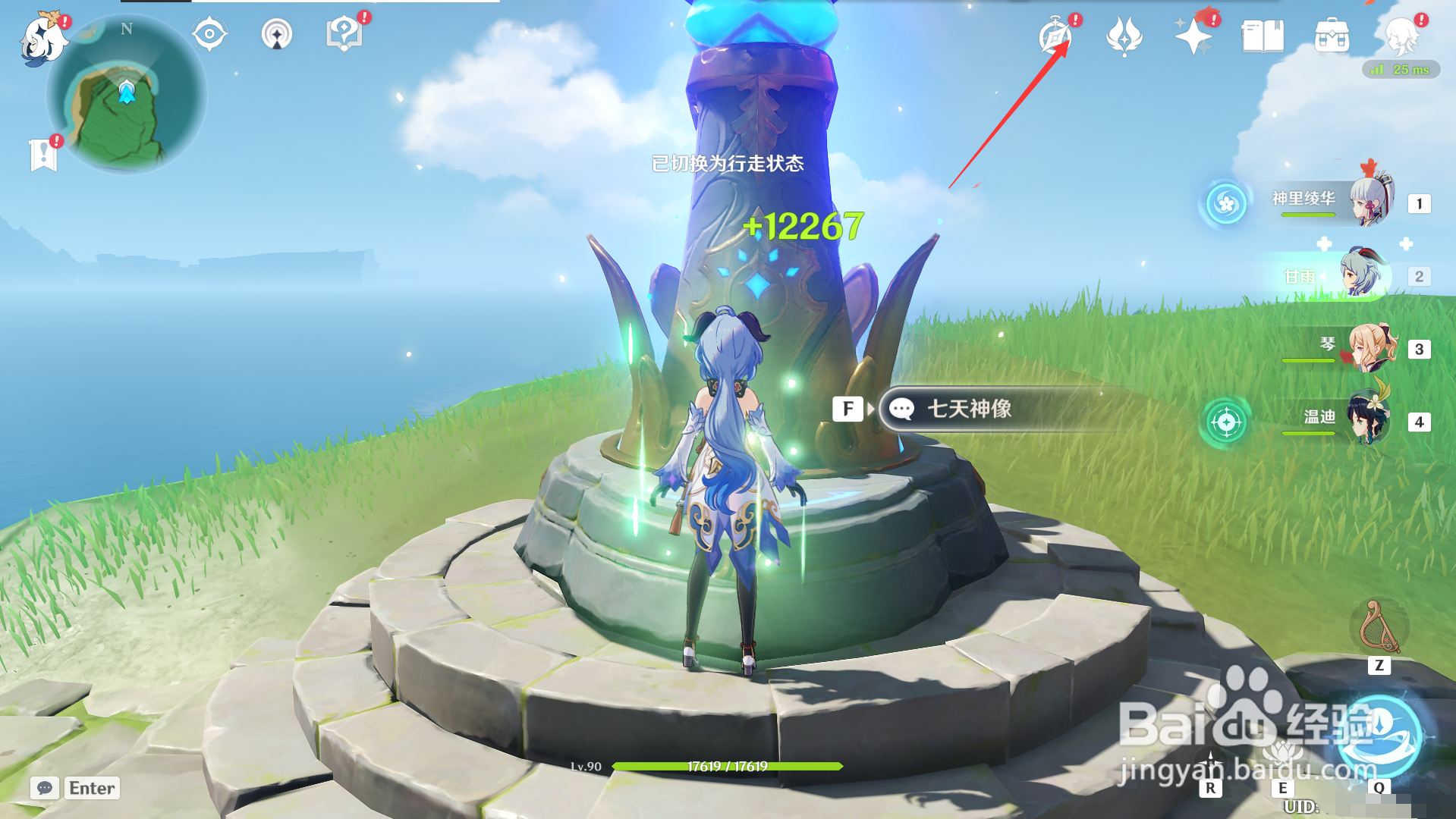Switch to 甘雨 in party slot 2
This screenshot has width=1456, height=819.
click(x=1360, y=277)
